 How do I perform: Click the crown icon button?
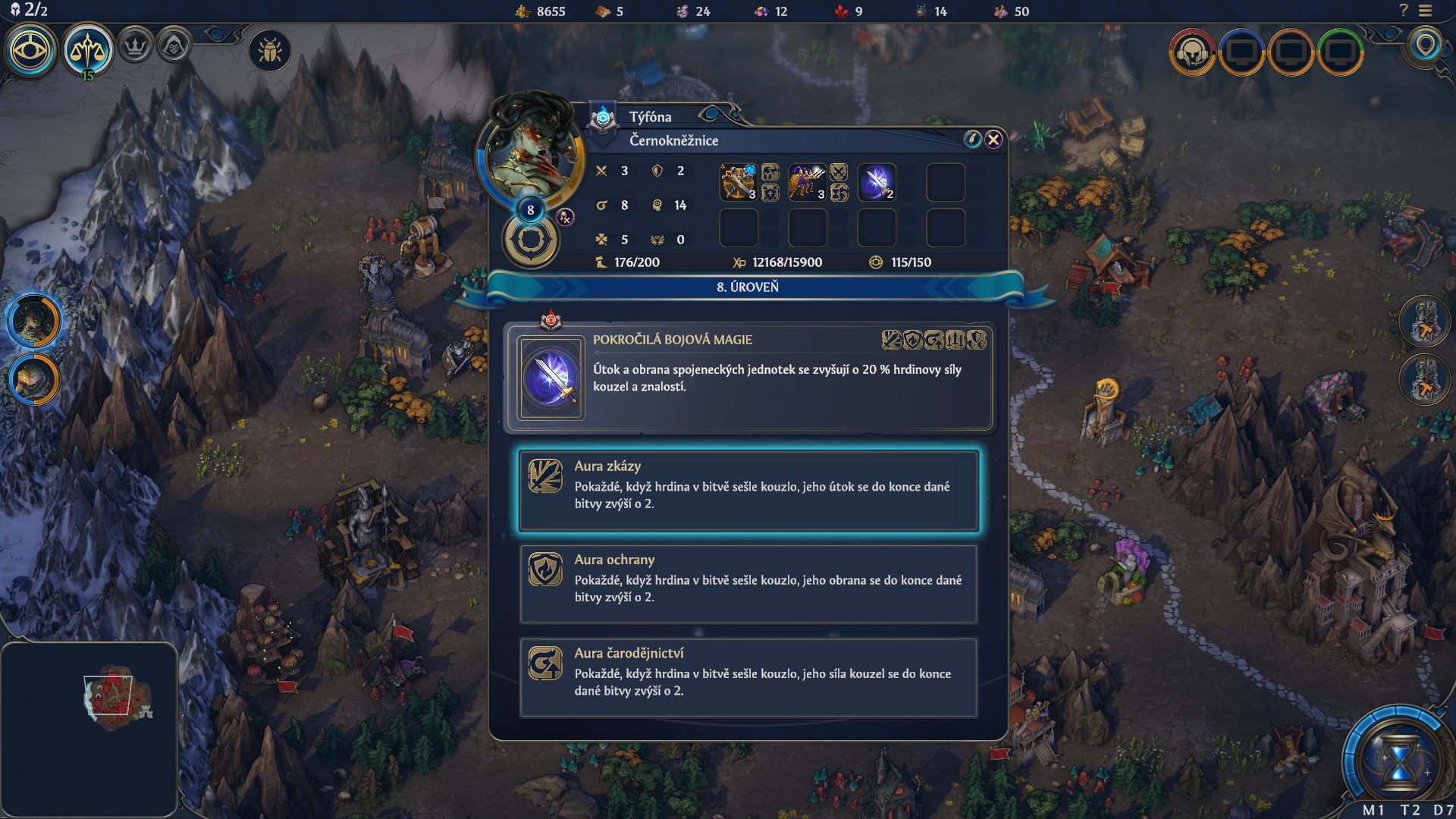(x=136, y=45)
